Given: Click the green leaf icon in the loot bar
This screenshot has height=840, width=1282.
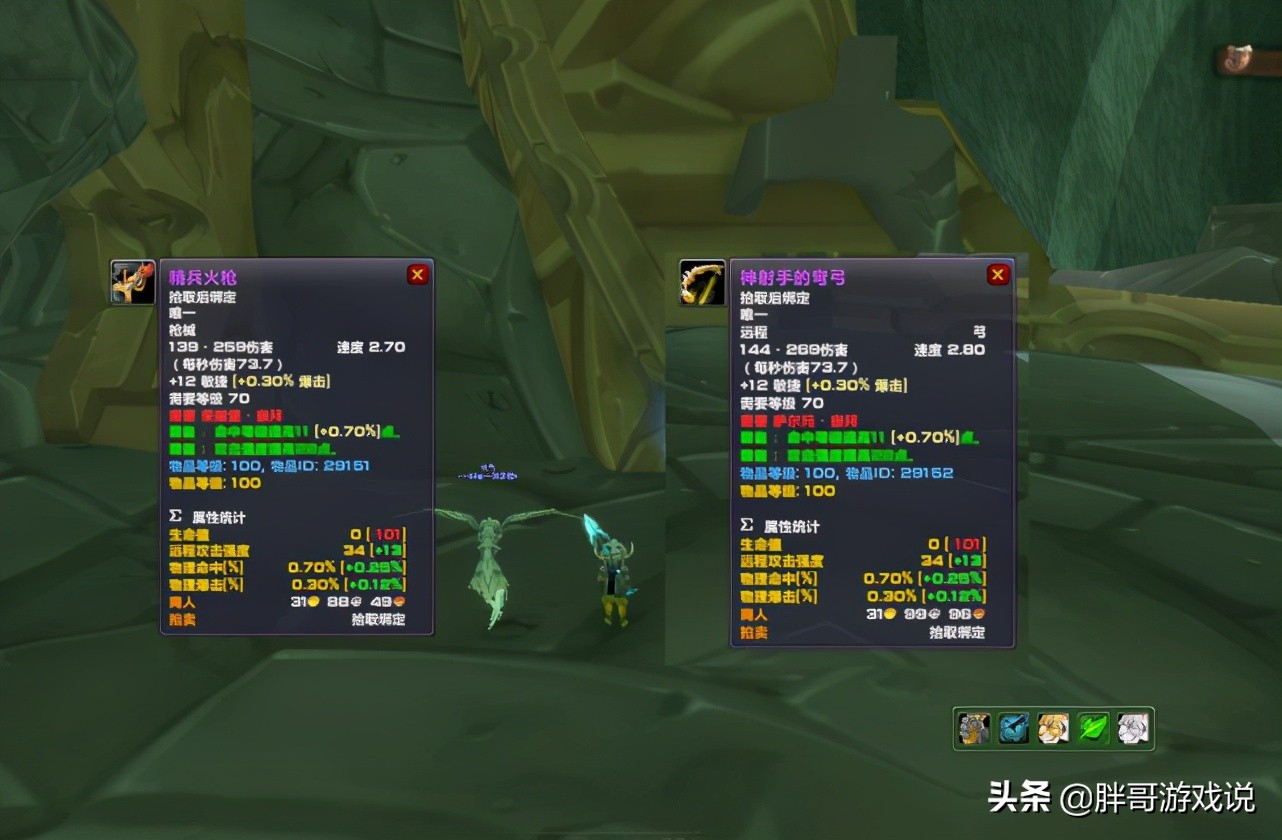Looking at the screenshot, I should (x=1091, y=728).
